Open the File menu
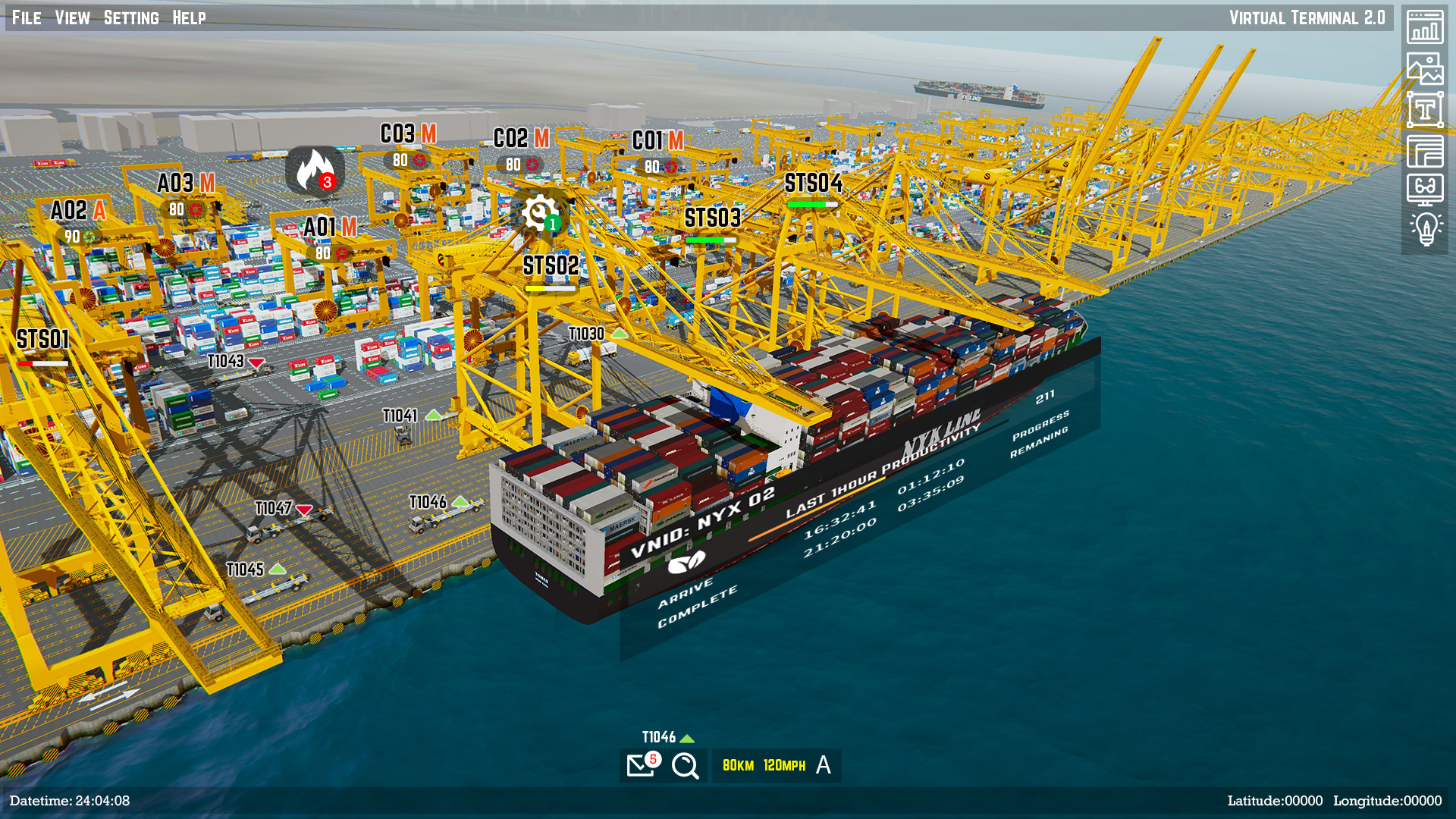The image size is (1456, 819). pos(27,17)
